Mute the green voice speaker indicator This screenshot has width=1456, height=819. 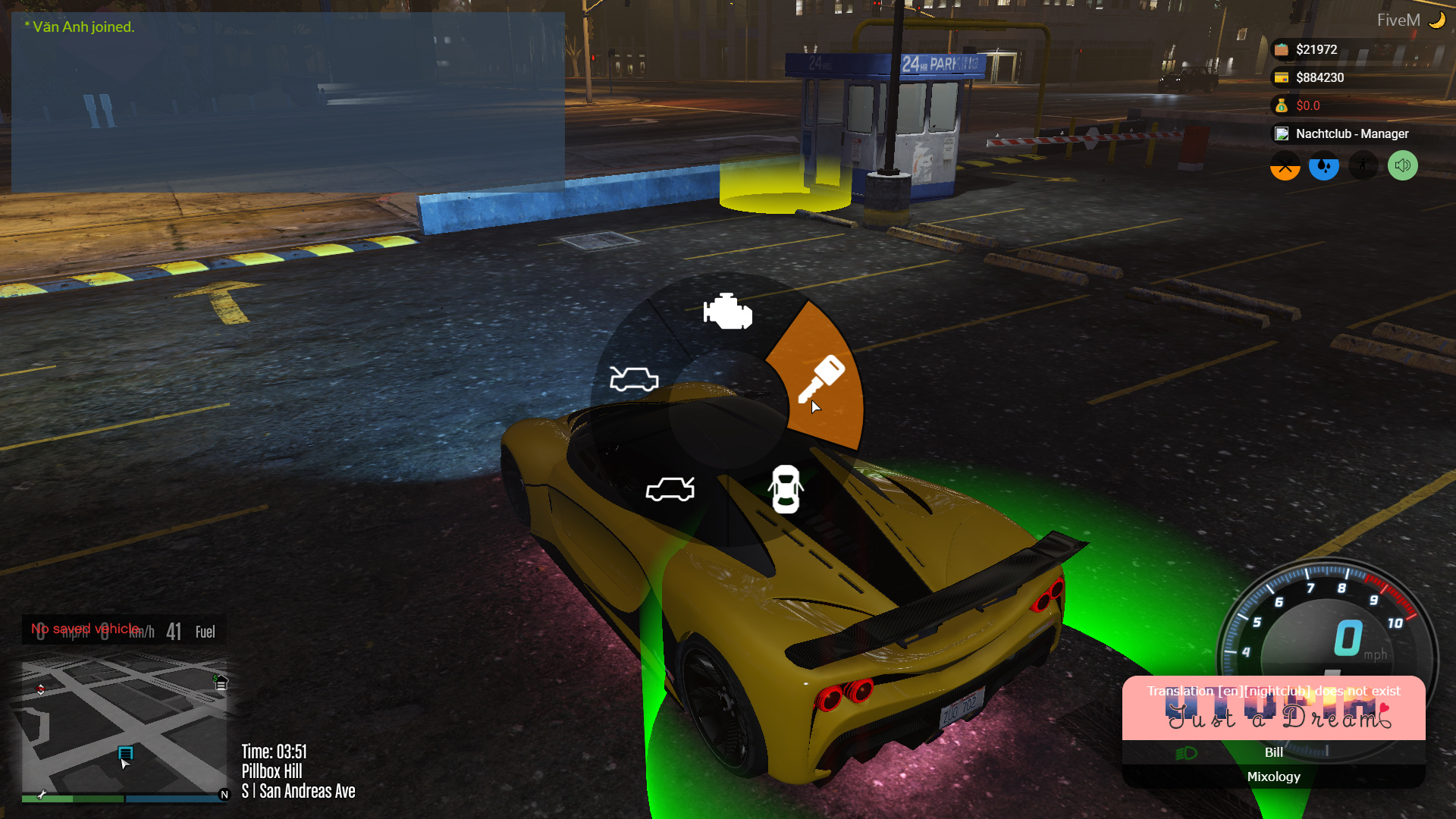1401,165
